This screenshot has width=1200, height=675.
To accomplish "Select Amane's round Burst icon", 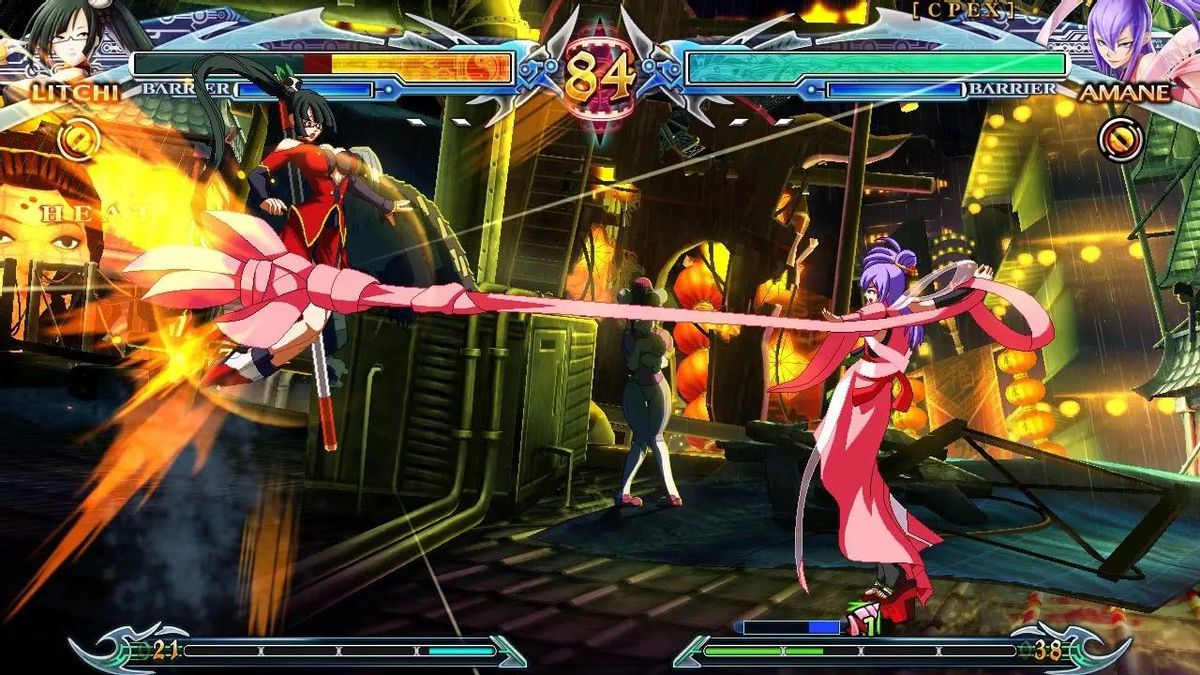I will (x=1120, y=139).
